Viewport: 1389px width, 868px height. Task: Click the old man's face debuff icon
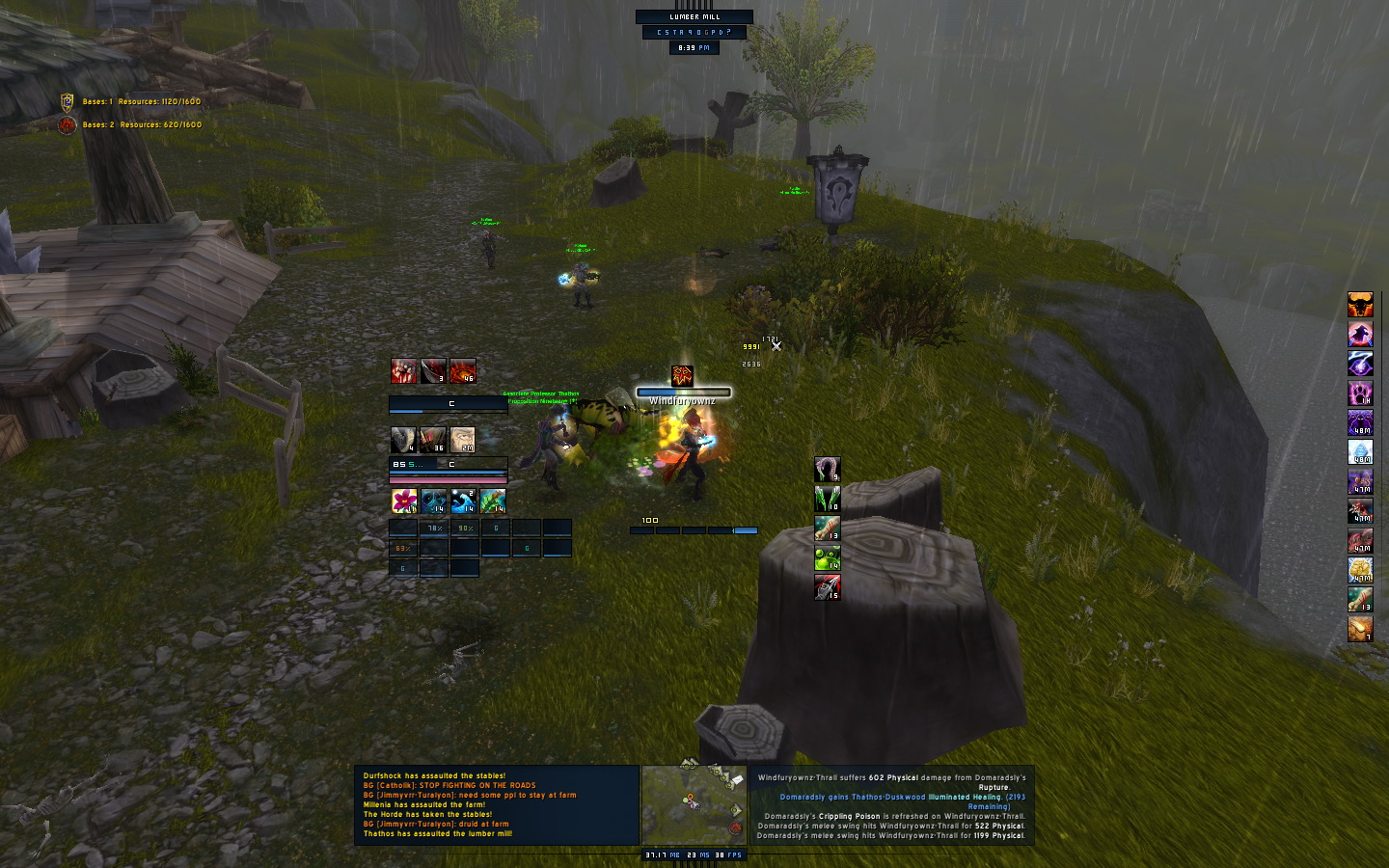[x=463, y=440]
